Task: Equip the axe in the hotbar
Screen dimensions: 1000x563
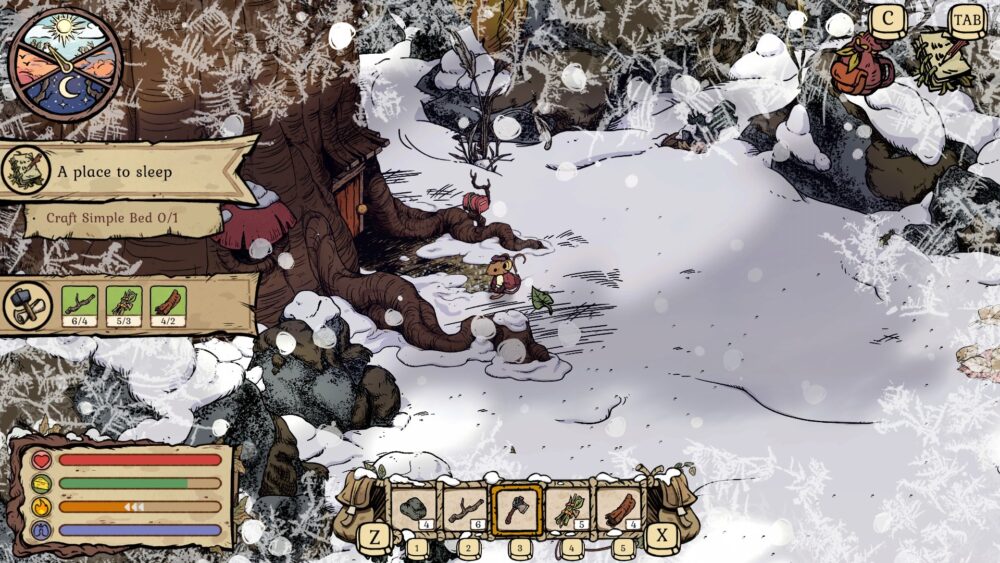Action: click(517, 509)
